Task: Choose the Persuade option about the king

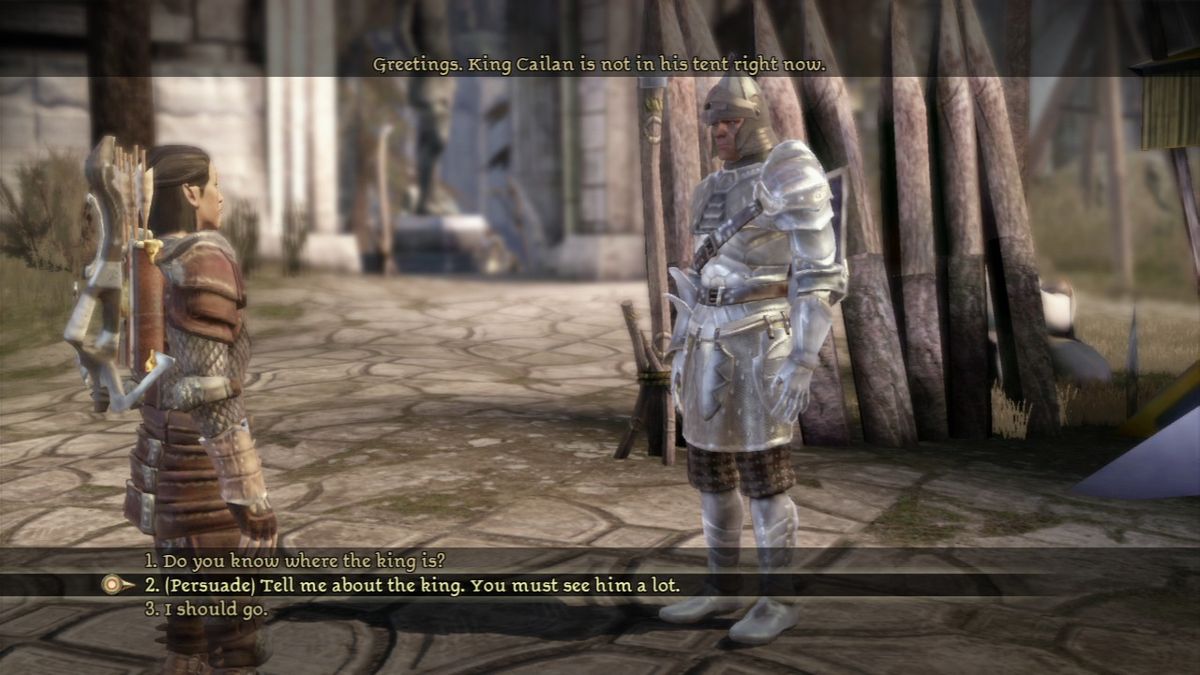Action: tap(412, 584)
